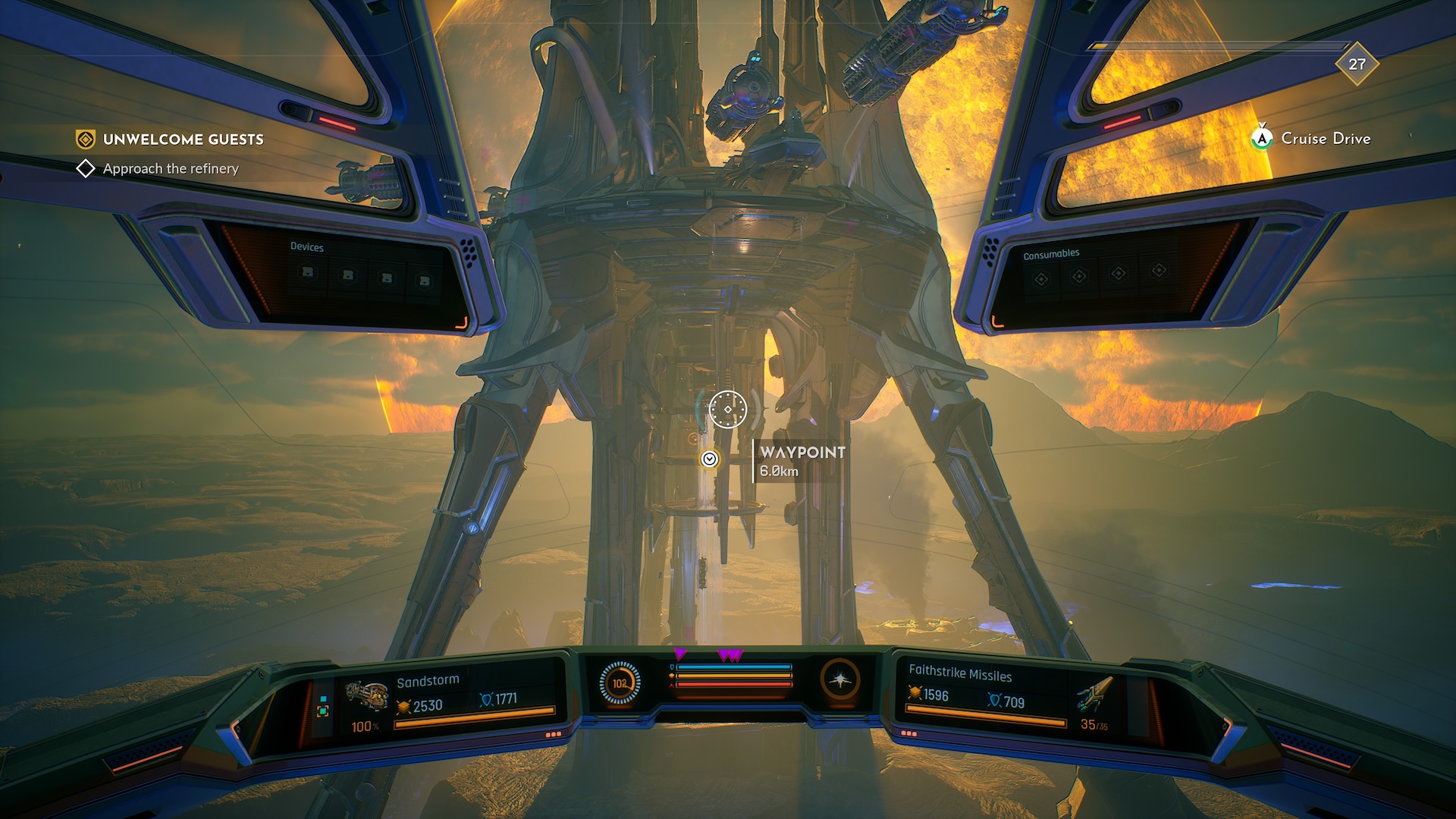
Task: Open the level 27 player badge
Action: (1357, 64)
